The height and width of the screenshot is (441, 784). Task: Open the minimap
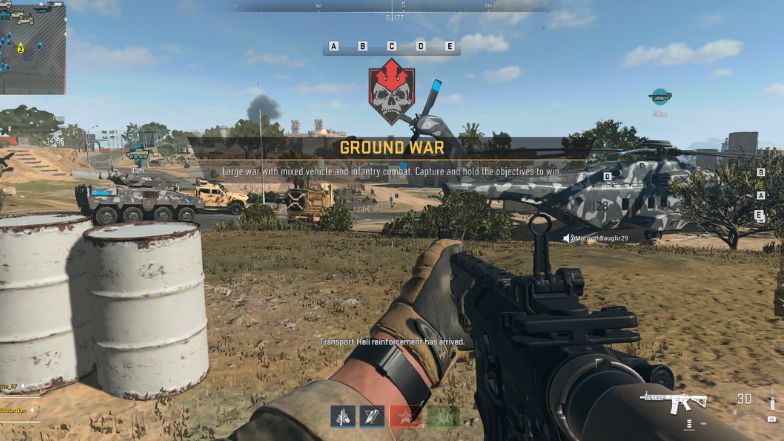(32, 47)
